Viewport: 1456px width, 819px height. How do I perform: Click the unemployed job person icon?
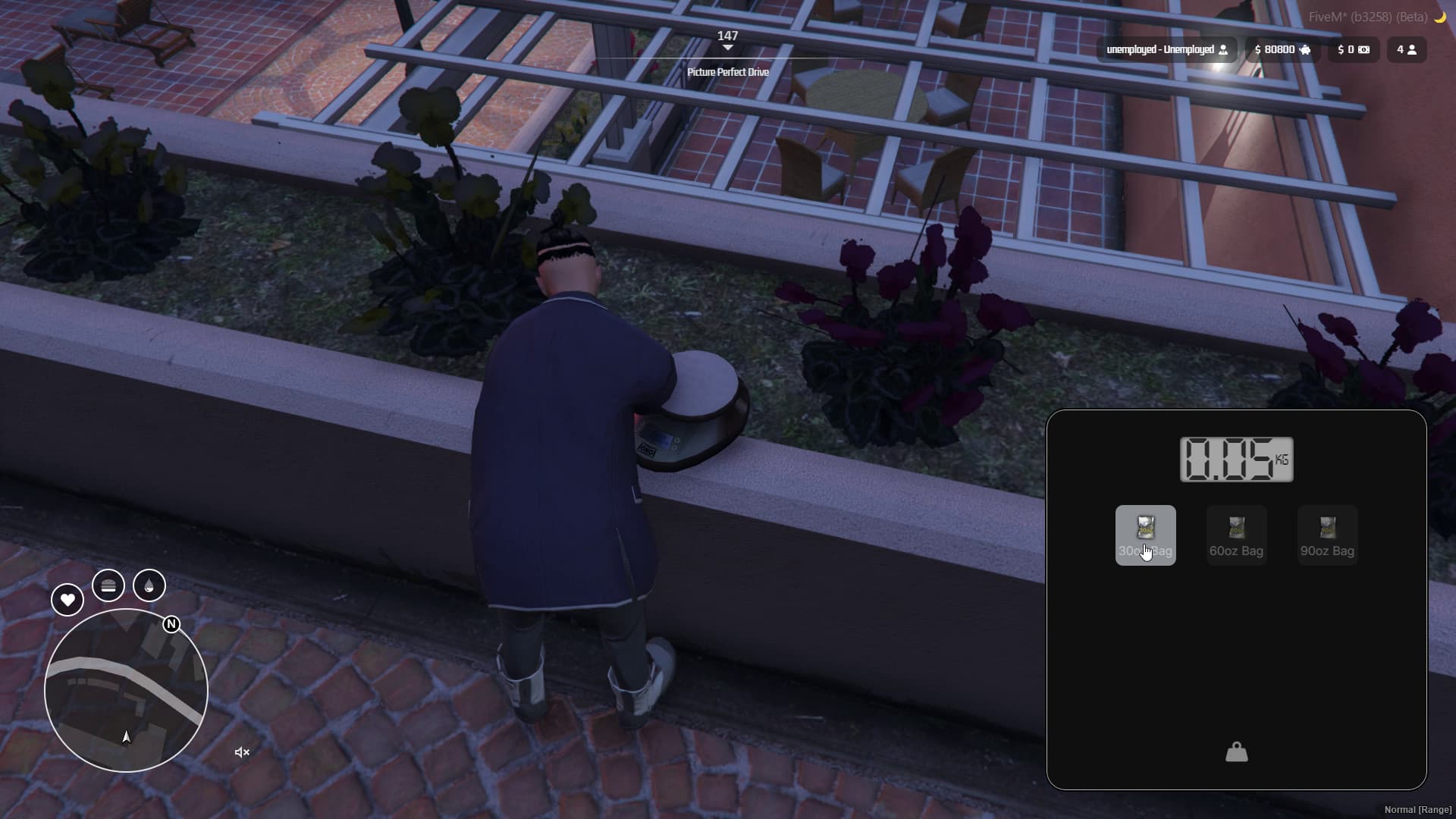[1224, 49]
